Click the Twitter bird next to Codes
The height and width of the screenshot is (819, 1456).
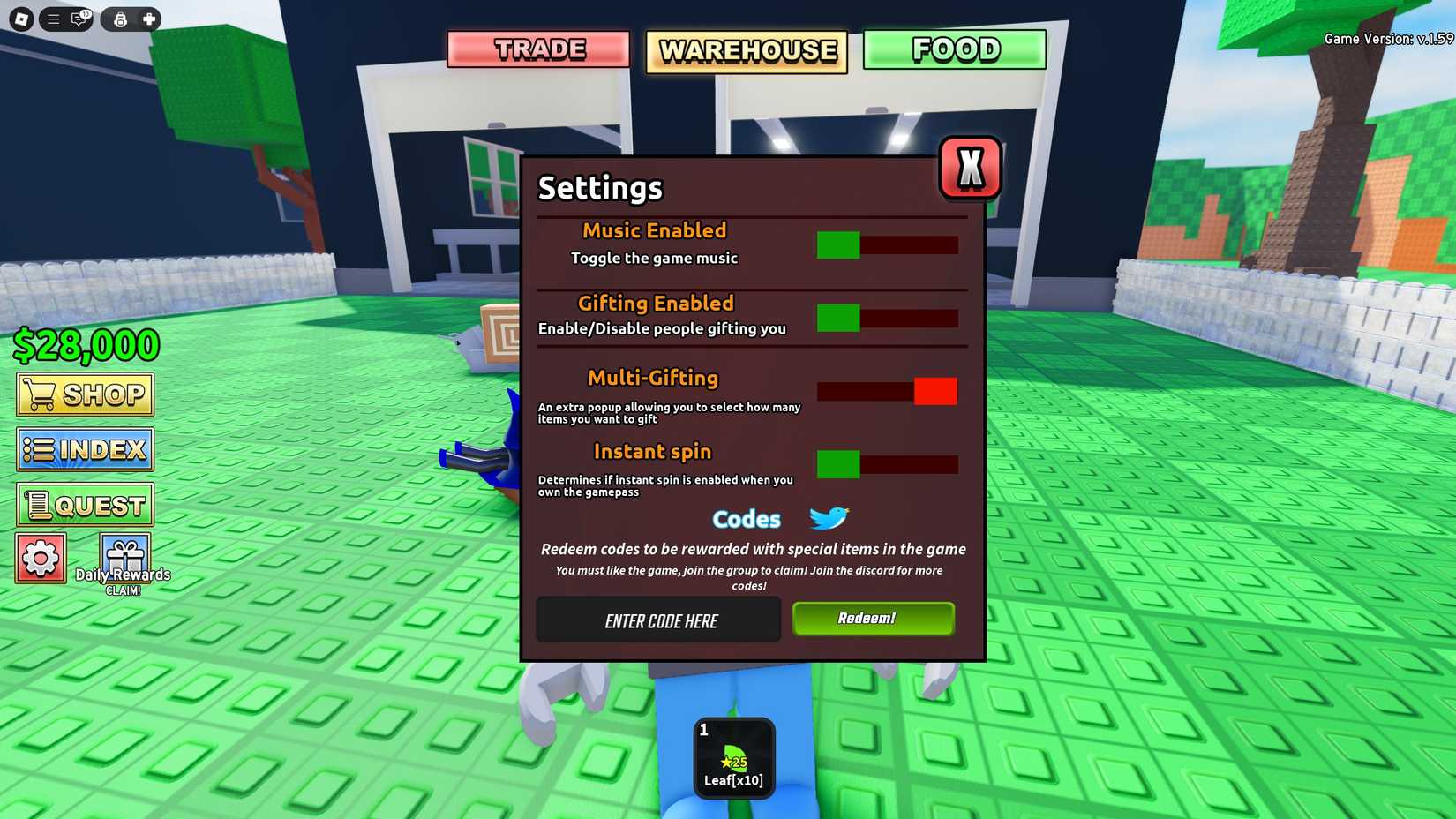828,519
